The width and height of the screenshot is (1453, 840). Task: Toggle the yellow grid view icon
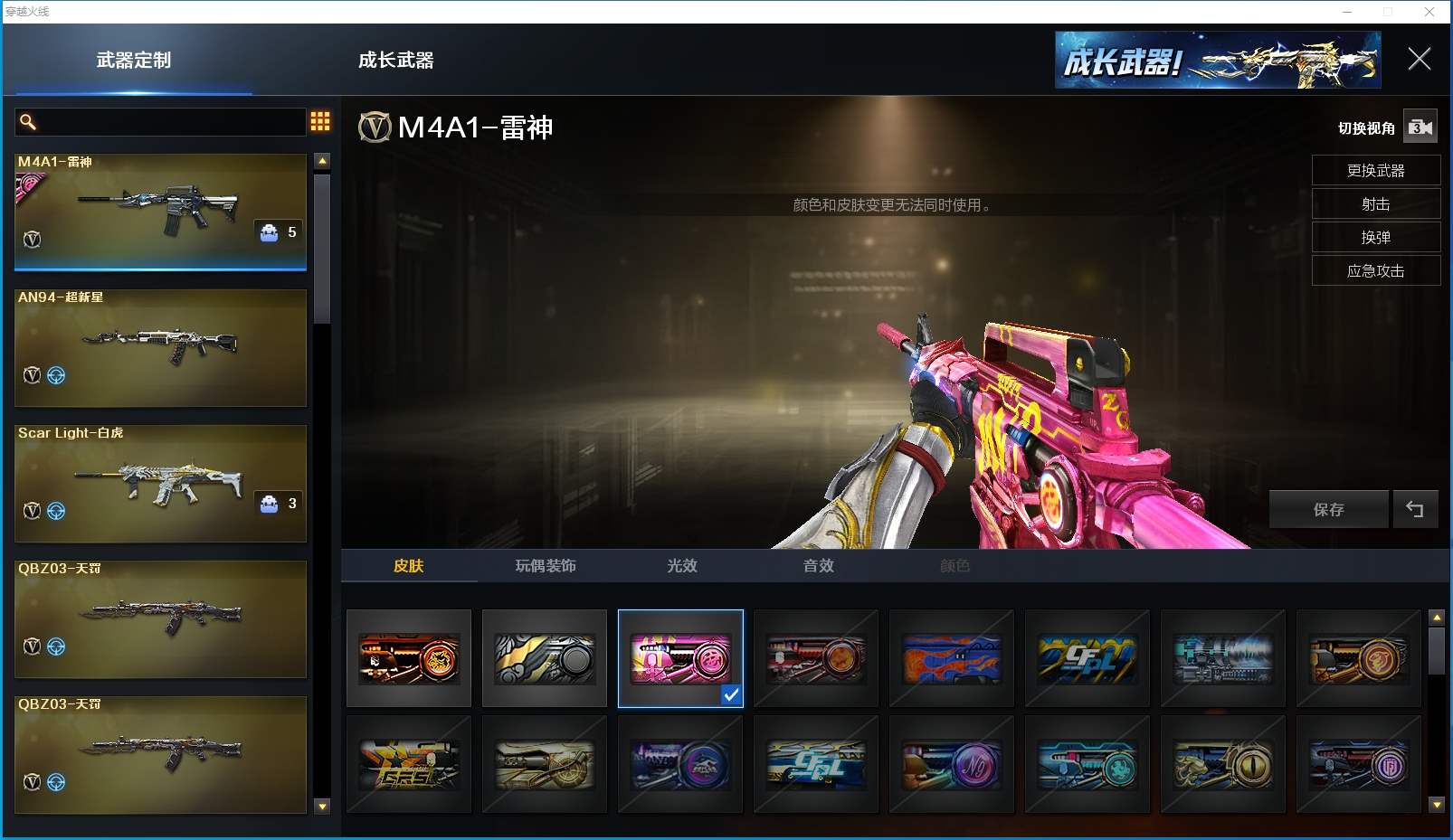click(x=320, y=122)
